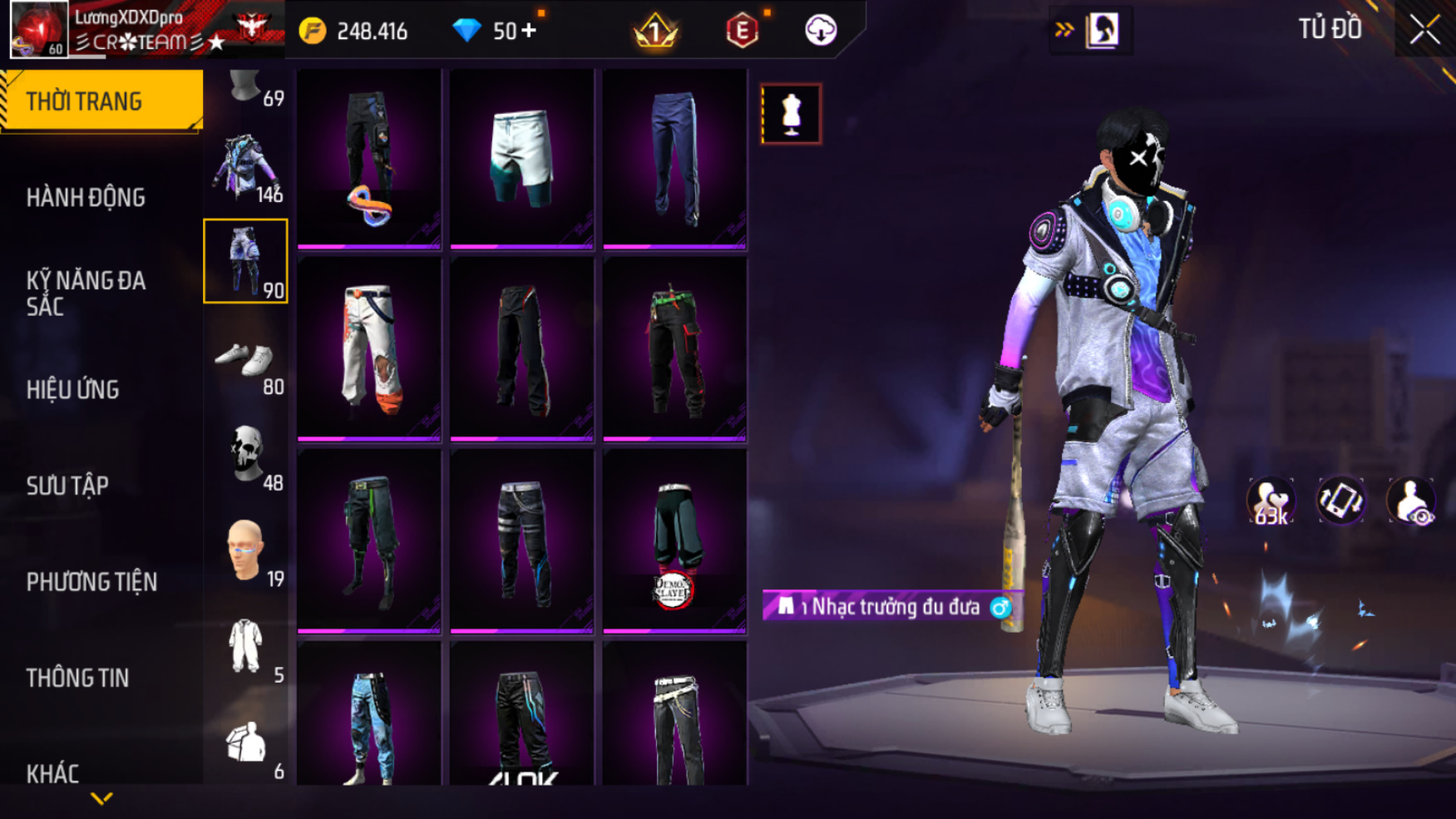The width and height of the screenshot is (1456, 819).
Task: Switch to Kỹ Năng Đa Sắc
Action: click(86, 293)
